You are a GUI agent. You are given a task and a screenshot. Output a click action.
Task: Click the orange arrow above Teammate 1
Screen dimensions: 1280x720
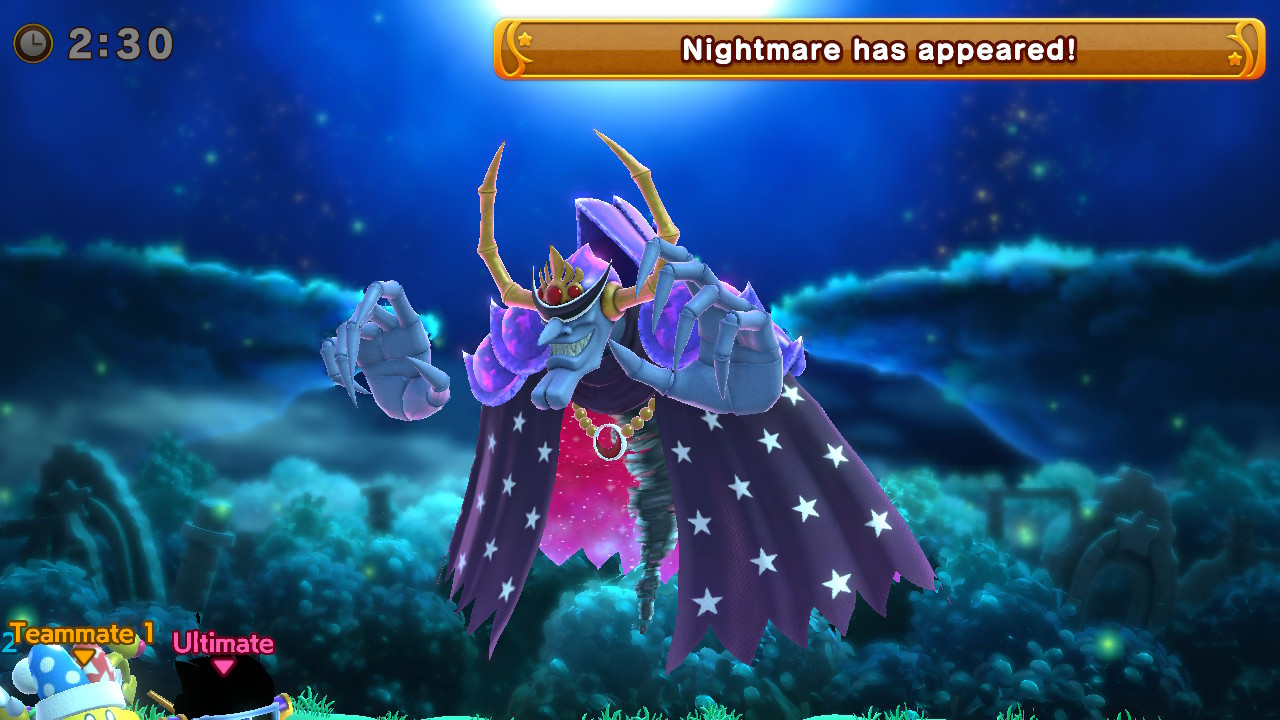[x=83, y=658]
